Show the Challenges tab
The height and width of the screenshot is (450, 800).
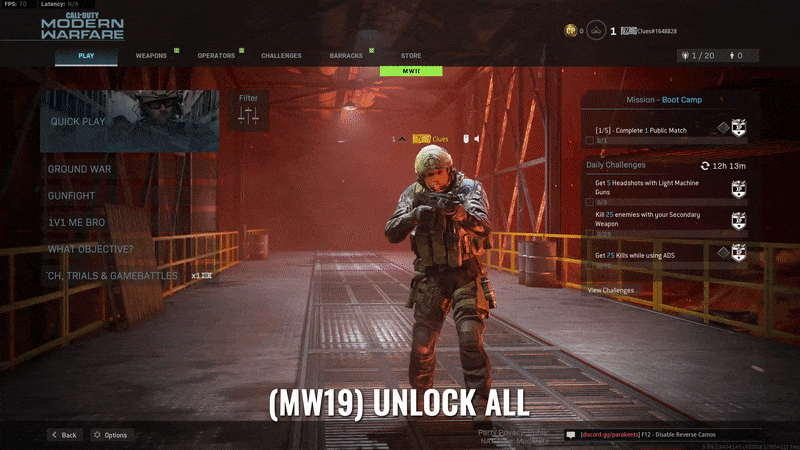[281, 56]
